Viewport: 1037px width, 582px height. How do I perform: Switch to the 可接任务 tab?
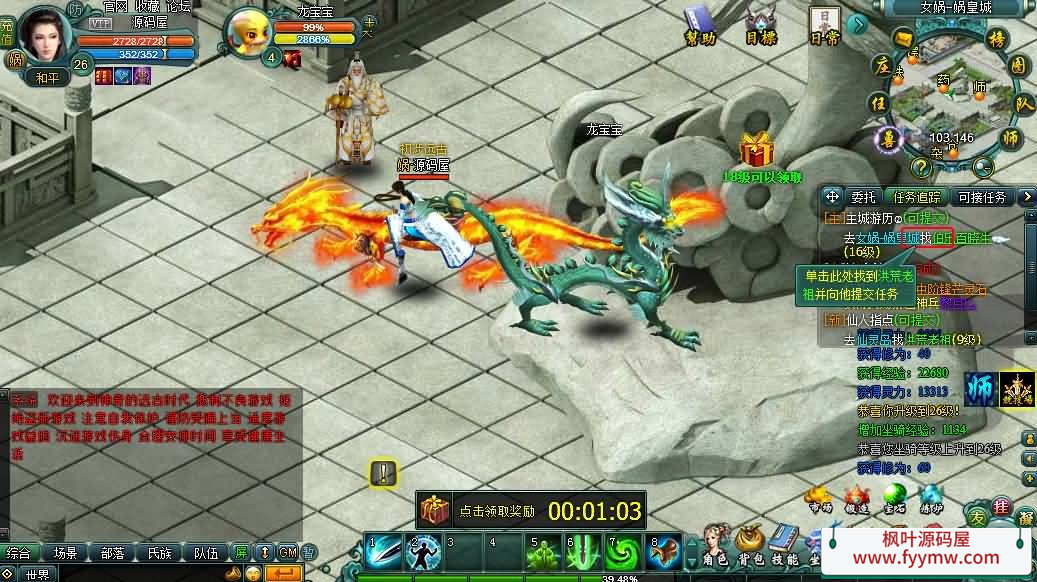(981, 197)
